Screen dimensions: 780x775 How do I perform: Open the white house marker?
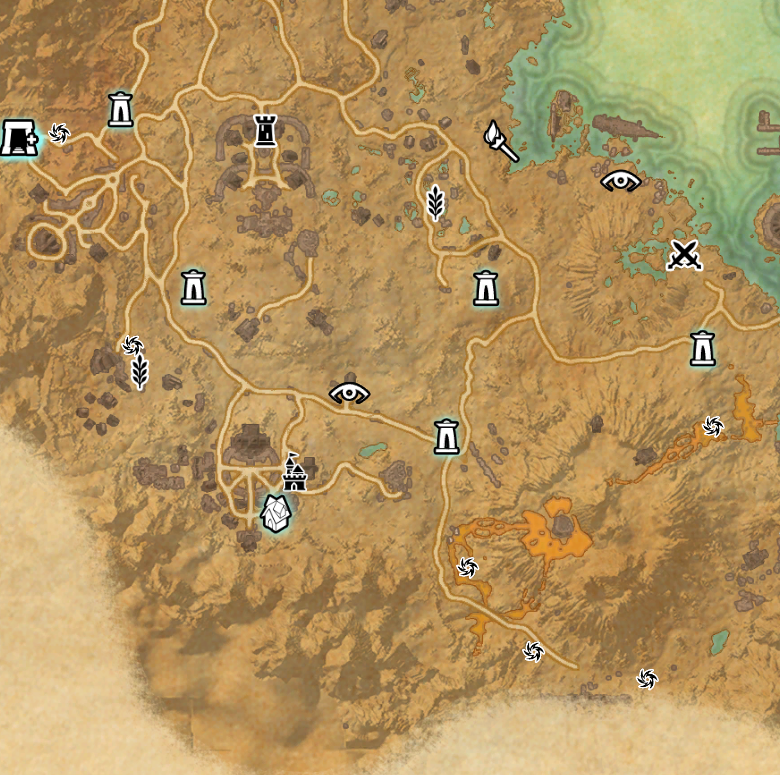point(276,514)
